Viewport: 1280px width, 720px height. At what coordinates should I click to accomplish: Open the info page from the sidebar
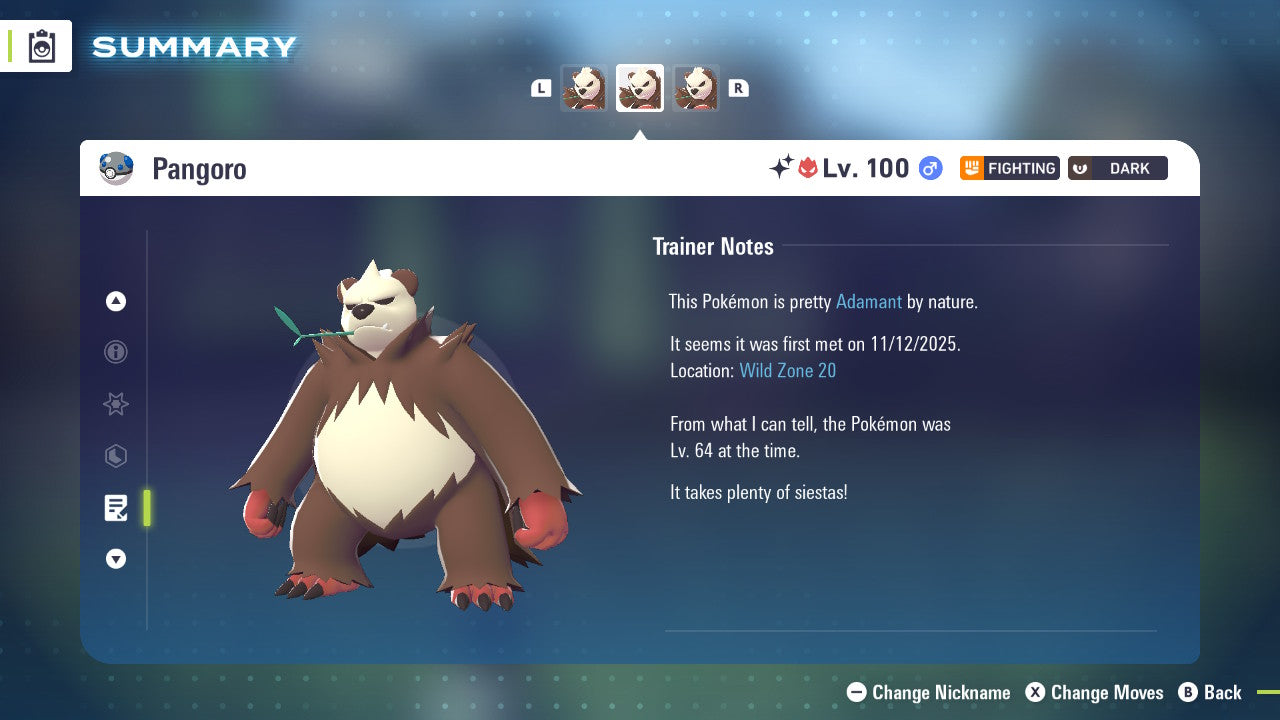tap(115, 352)
